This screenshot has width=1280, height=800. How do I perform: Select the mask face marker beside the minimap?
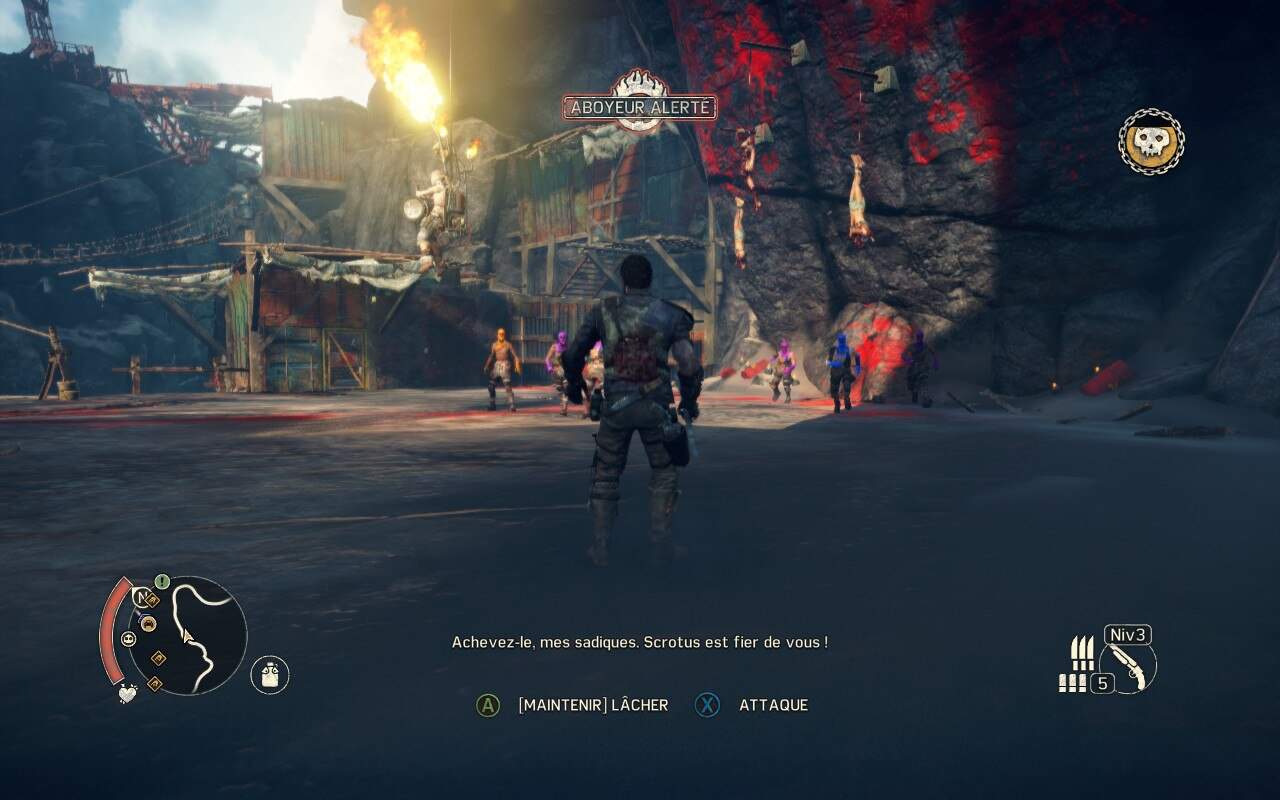tap(129, 639)
